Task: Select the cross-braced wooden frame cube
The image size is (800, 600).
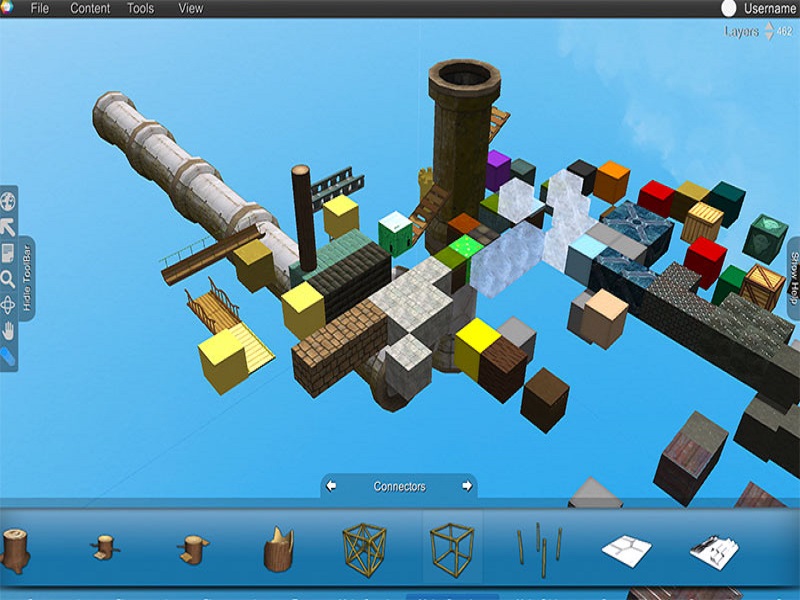Action: click(364, 547)
